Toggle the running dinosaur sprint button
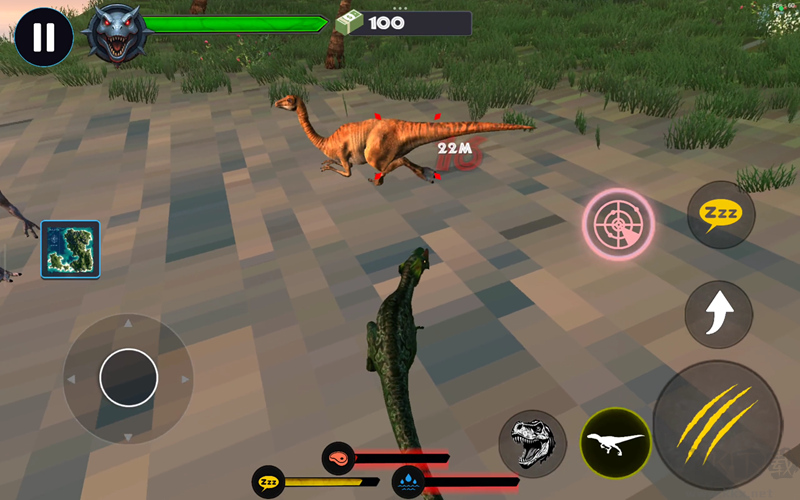This screenshot has width=800, height=500. click(616, 443)
